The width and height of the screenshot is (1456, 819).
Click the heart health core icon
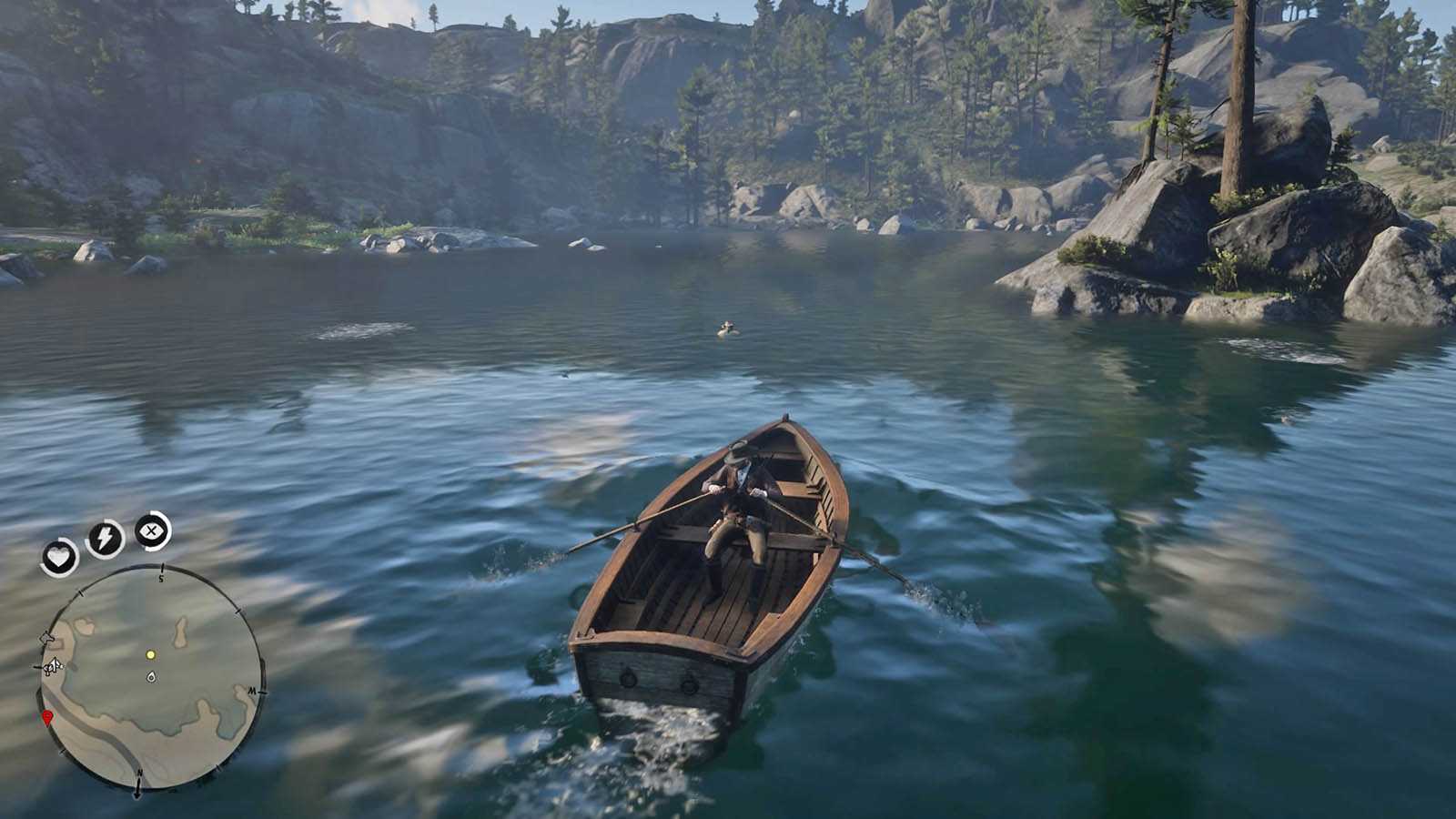coord(60,557)
